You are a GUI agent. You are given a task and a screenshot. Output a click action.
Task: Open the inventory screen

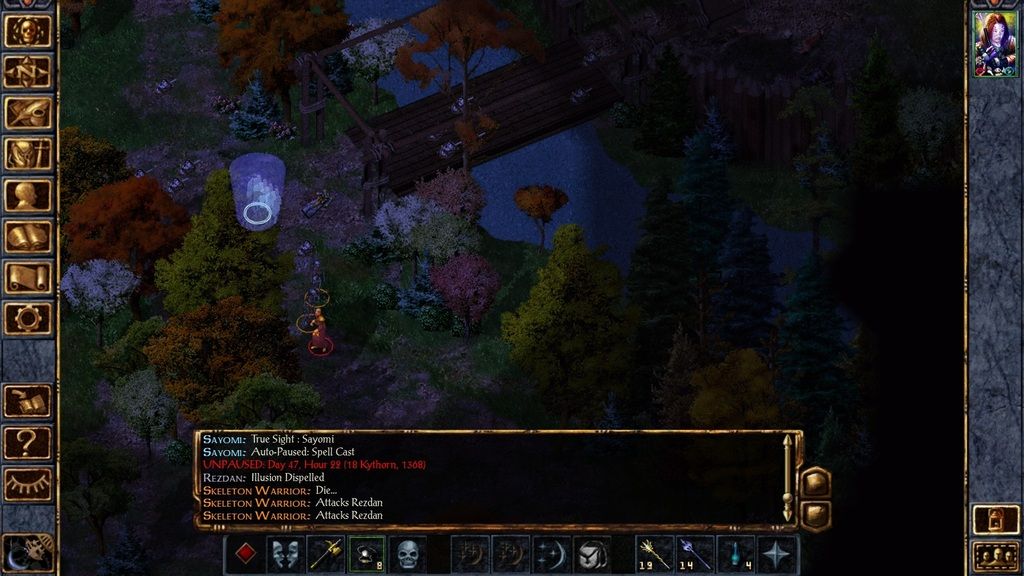coord(28,153)
